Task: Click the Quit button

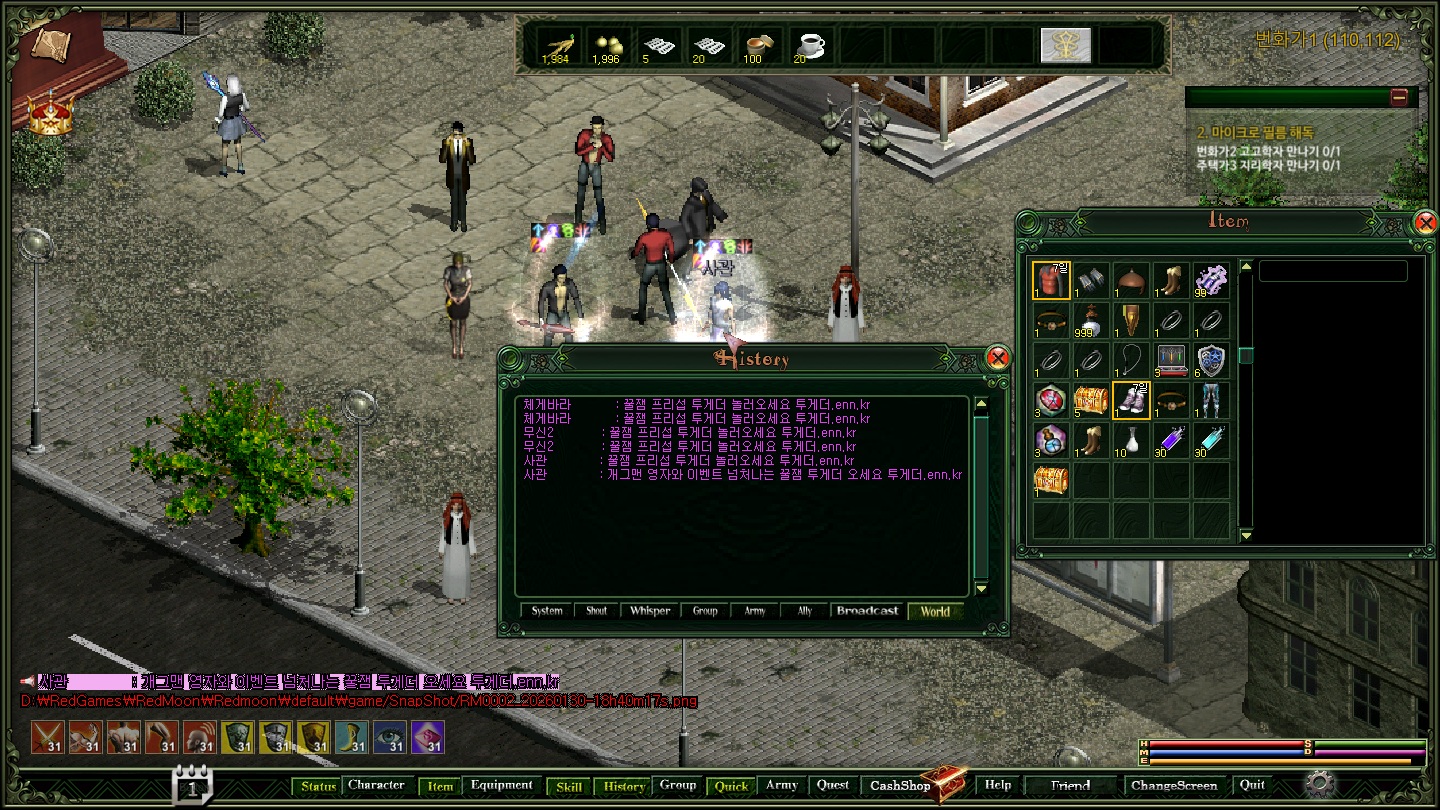Action: 1252,786
